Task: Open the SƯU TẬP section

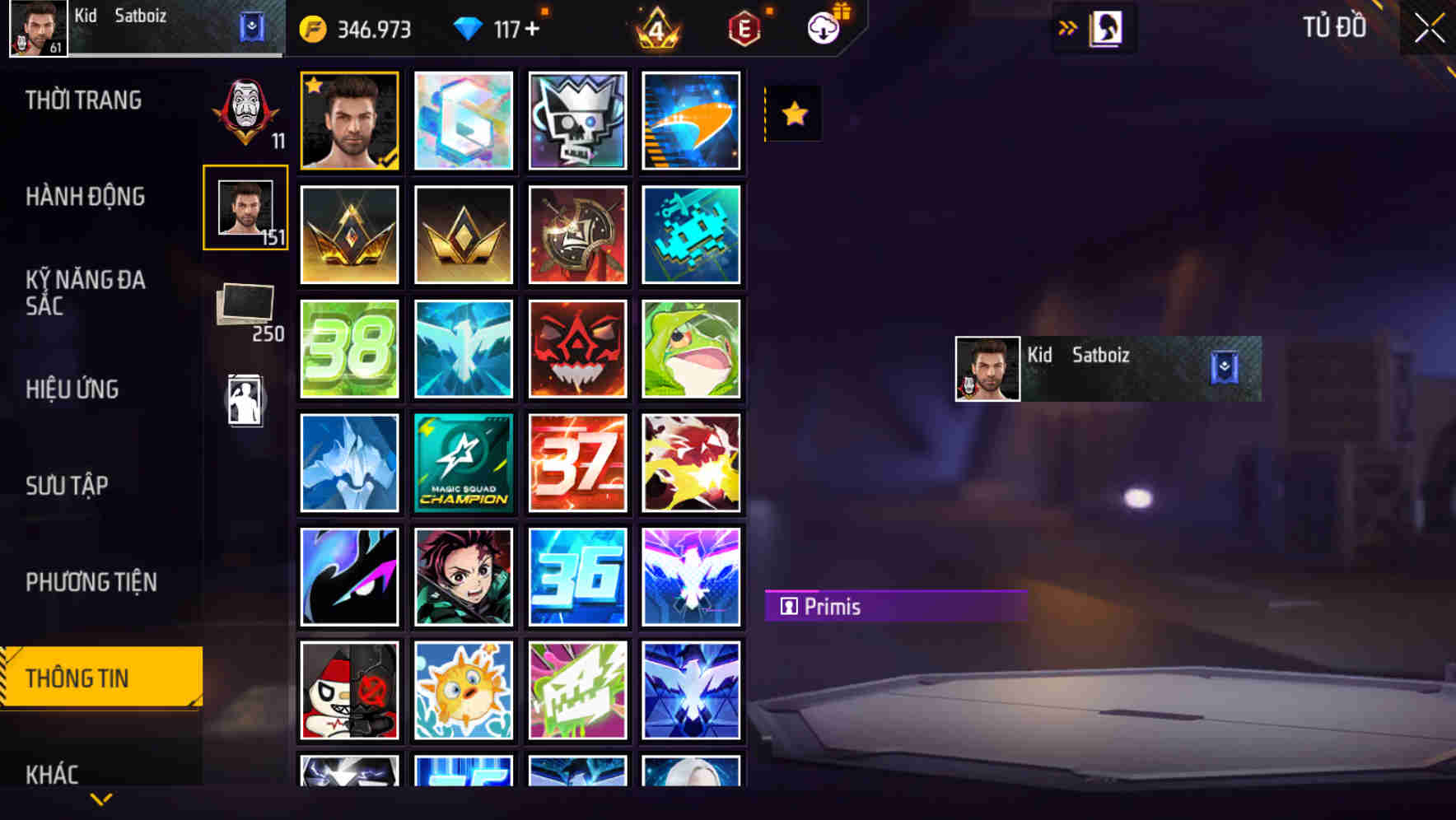Action: click(68, 486)
